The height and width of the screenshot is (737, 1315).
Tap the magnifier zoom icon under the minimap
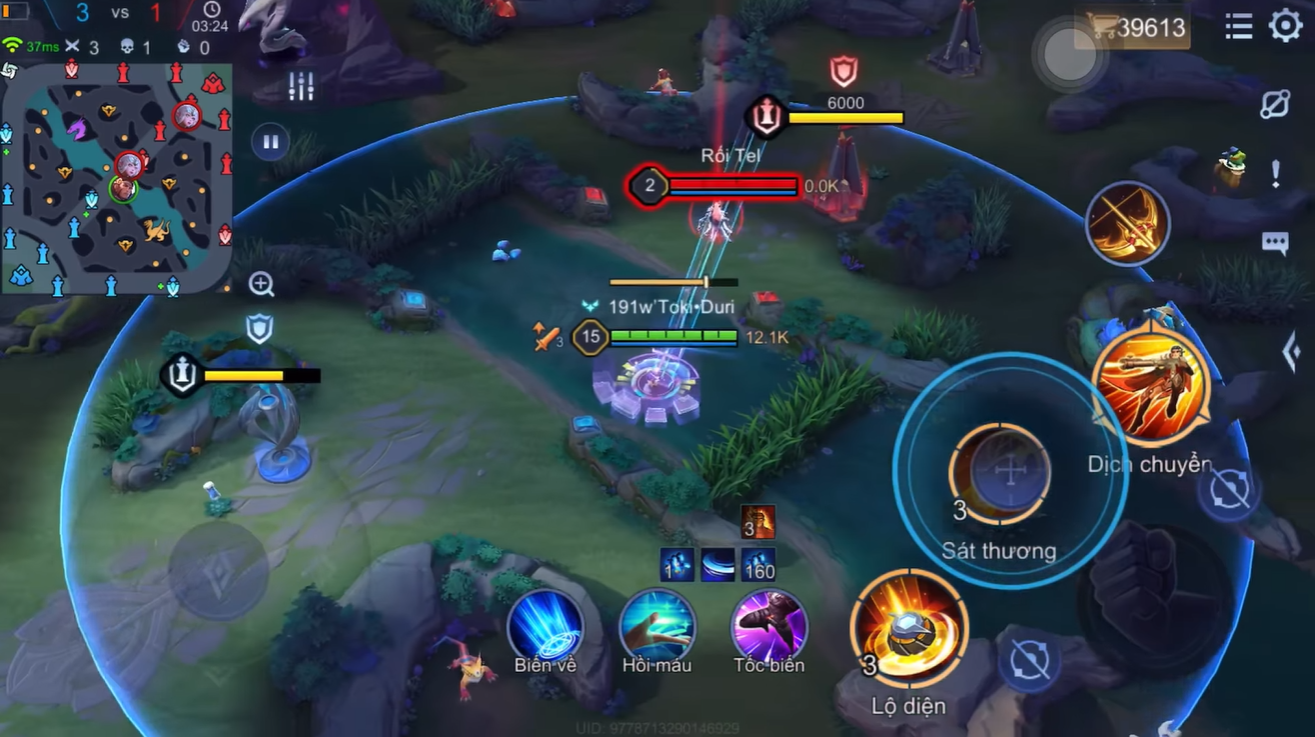point(261,285)
